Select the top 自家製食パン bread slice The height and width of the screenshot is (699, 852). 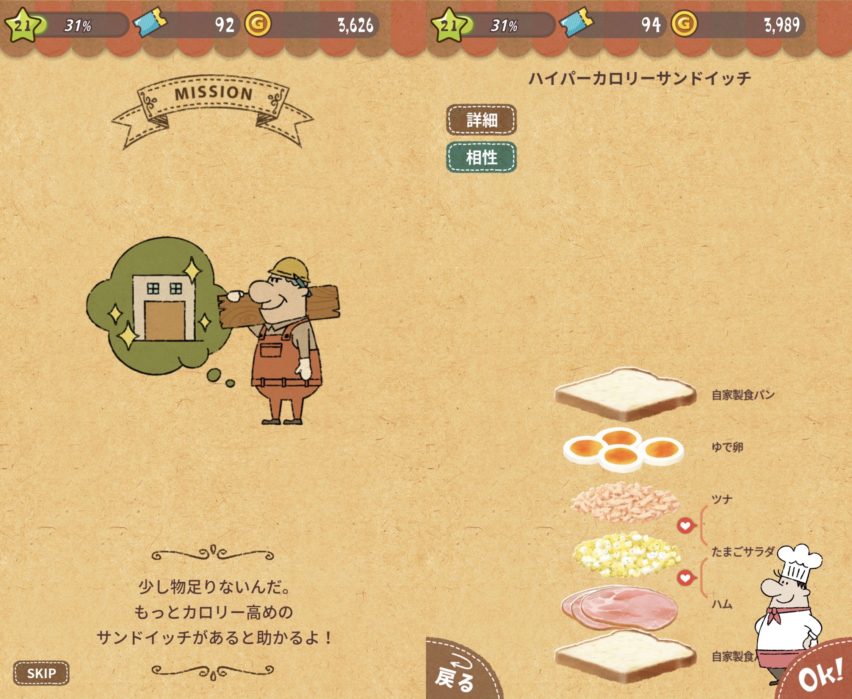(624, 394)
